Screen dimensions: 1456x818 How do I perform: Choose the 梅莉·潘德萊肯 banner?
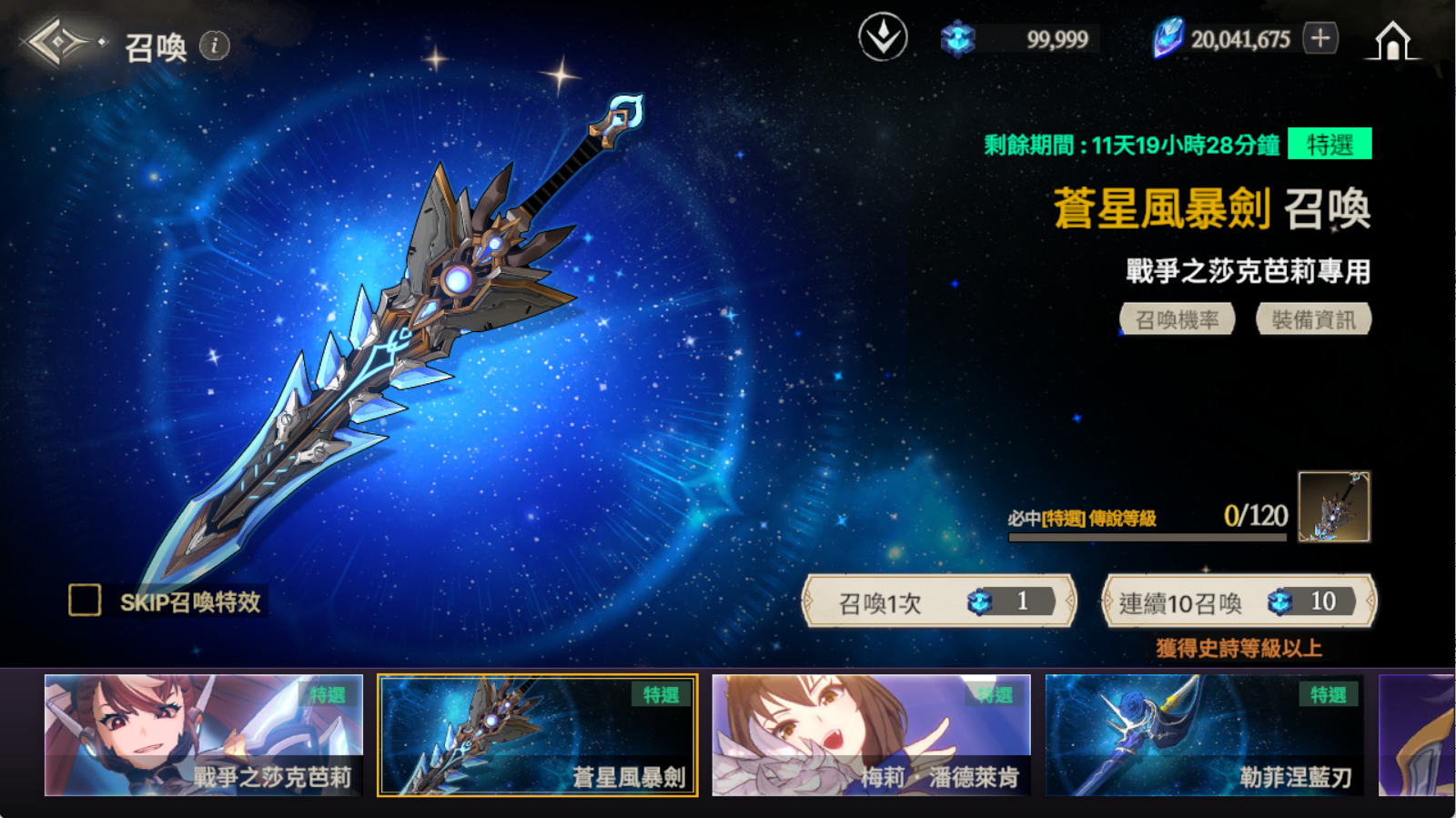click(x=871, y=735)
